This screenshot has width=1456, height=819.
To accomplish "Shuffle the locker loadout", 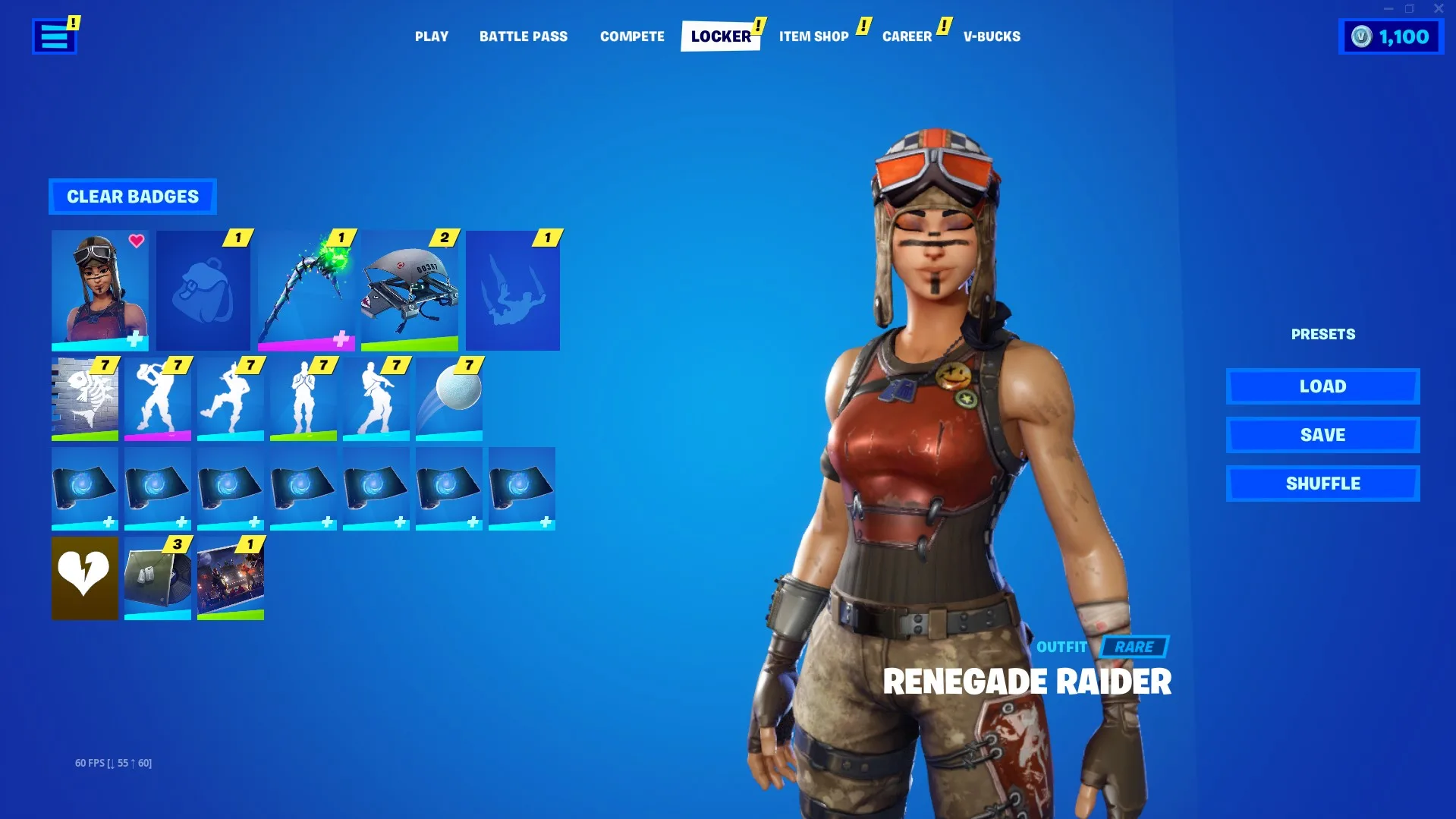I will pos(1322,484).
